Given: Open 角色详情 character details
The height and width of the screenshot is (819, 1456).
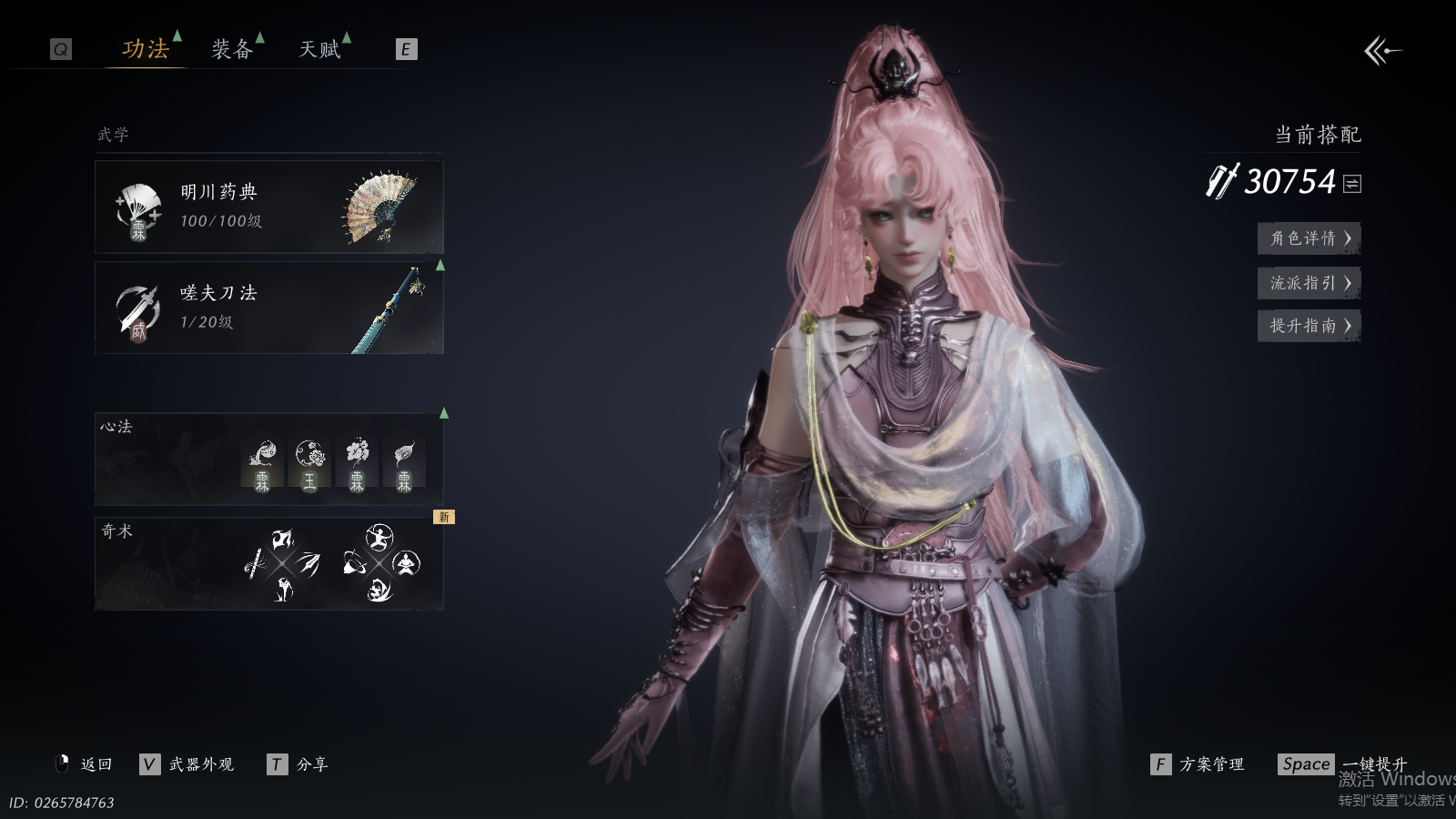Looking at the screenshot, I should click(x=1309, y=238).
